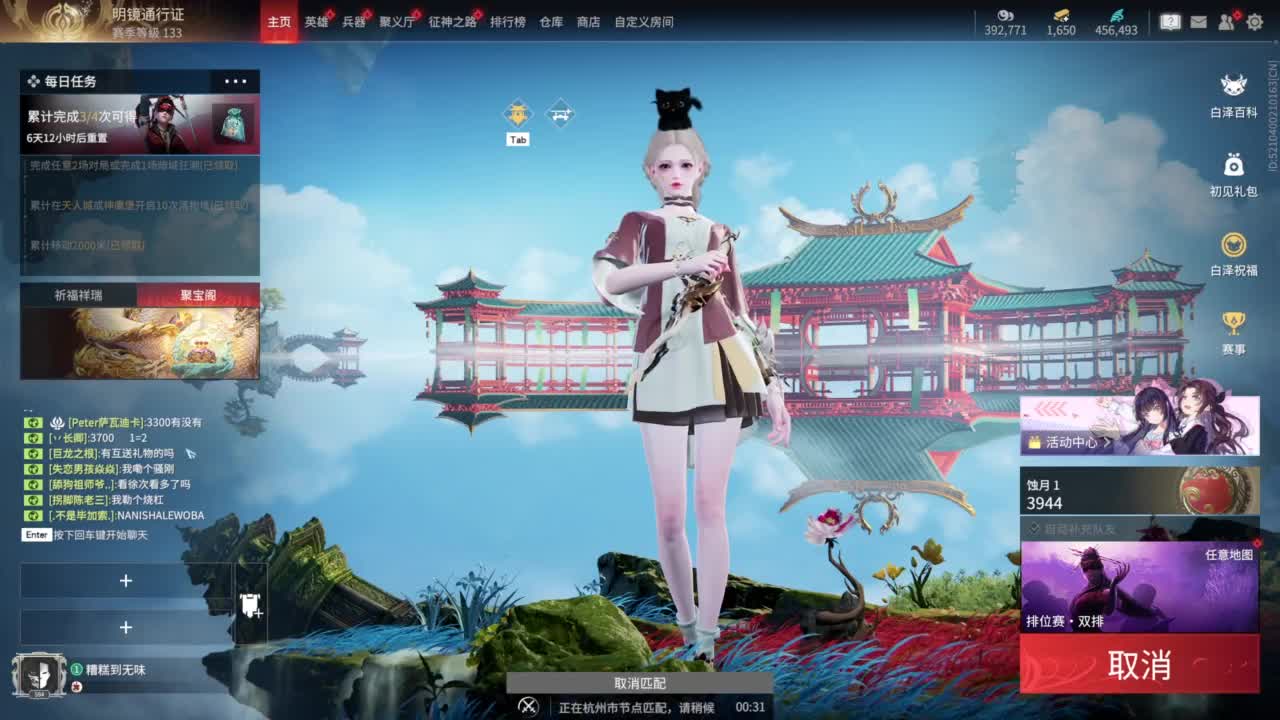Click the gold ingot currency icon
1280x720 pixels.
coord(1061,15)
